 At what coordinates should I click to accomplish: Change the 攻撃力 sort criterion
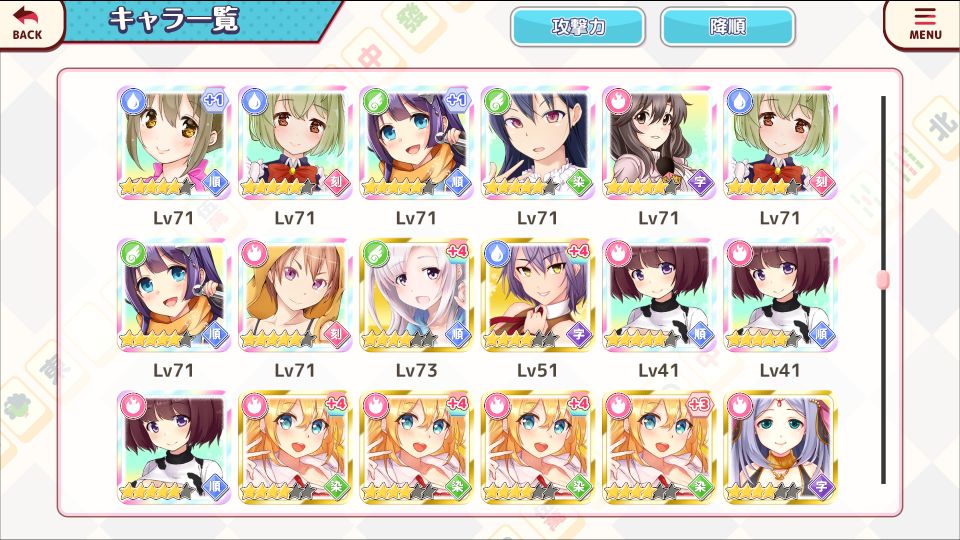(x=577, y=27)
